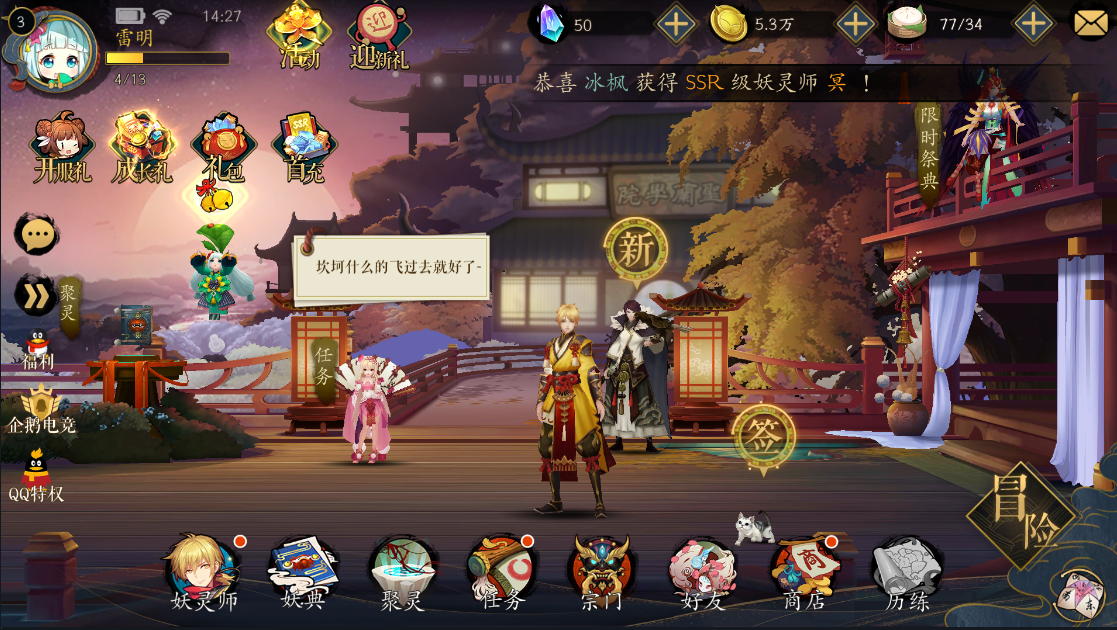
Task: Open the 活动 events icon
Action: point(298,34)
